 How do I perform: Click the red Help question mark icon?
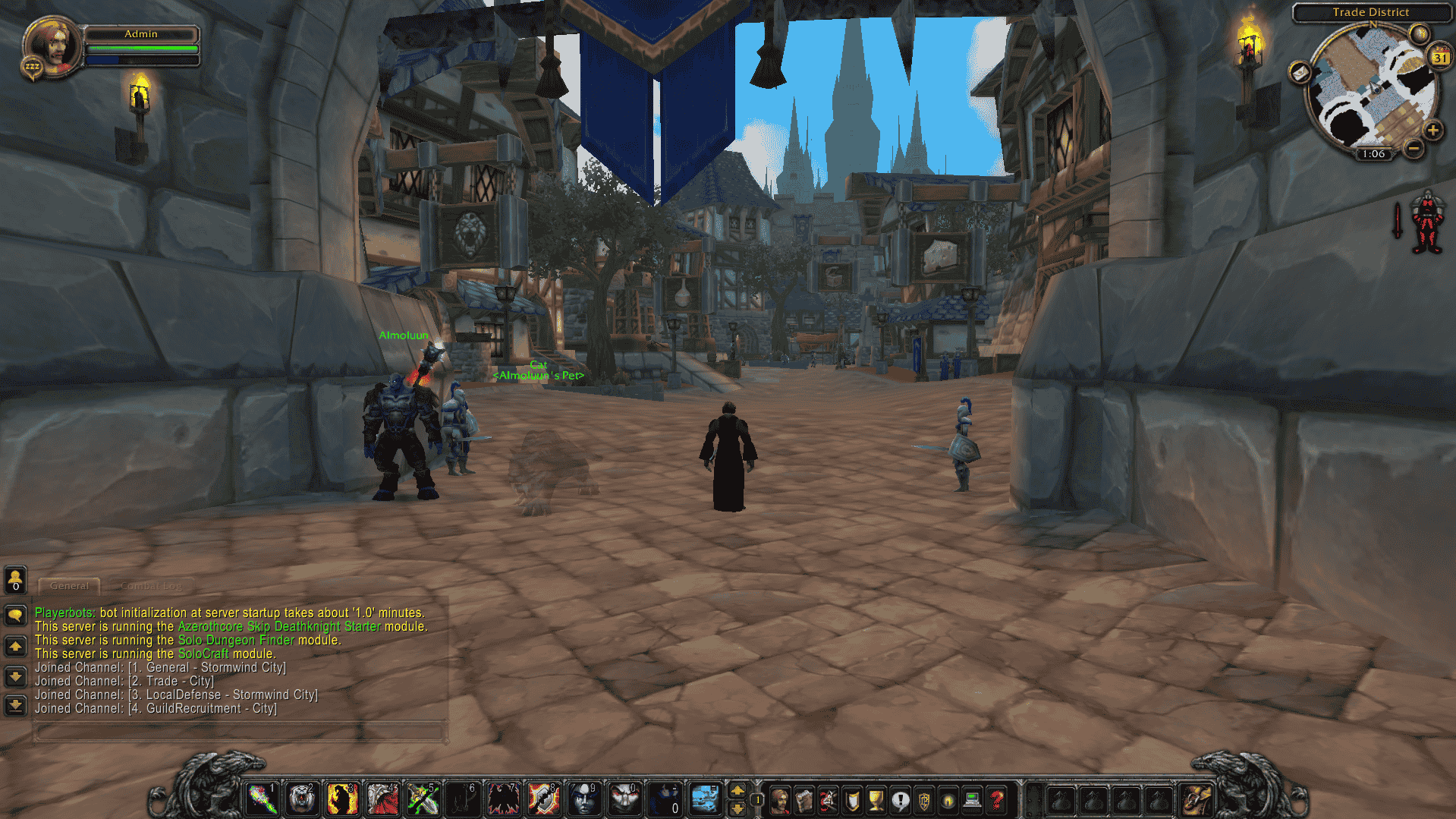pos(996,800)
